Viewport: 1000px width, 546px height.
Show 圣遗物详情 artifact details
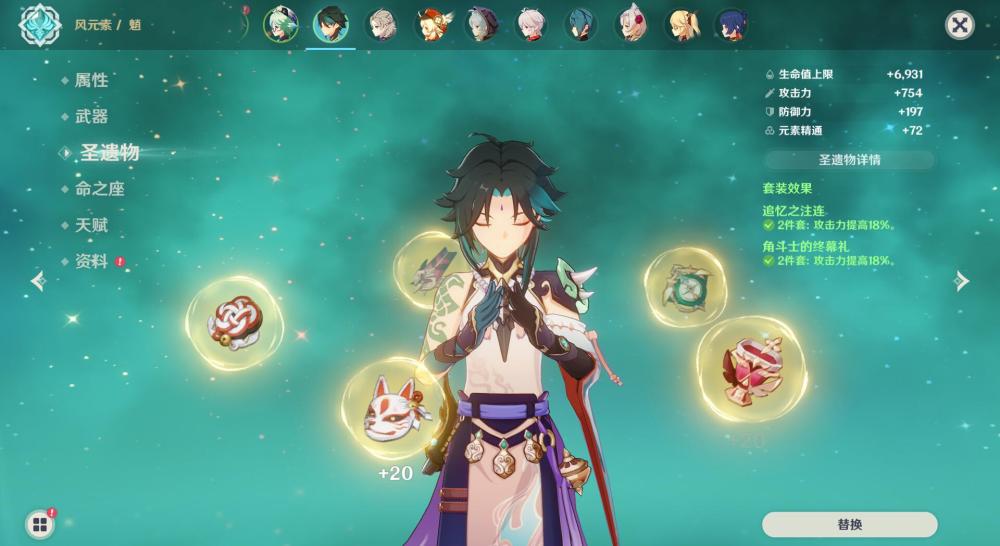point(849,160)
